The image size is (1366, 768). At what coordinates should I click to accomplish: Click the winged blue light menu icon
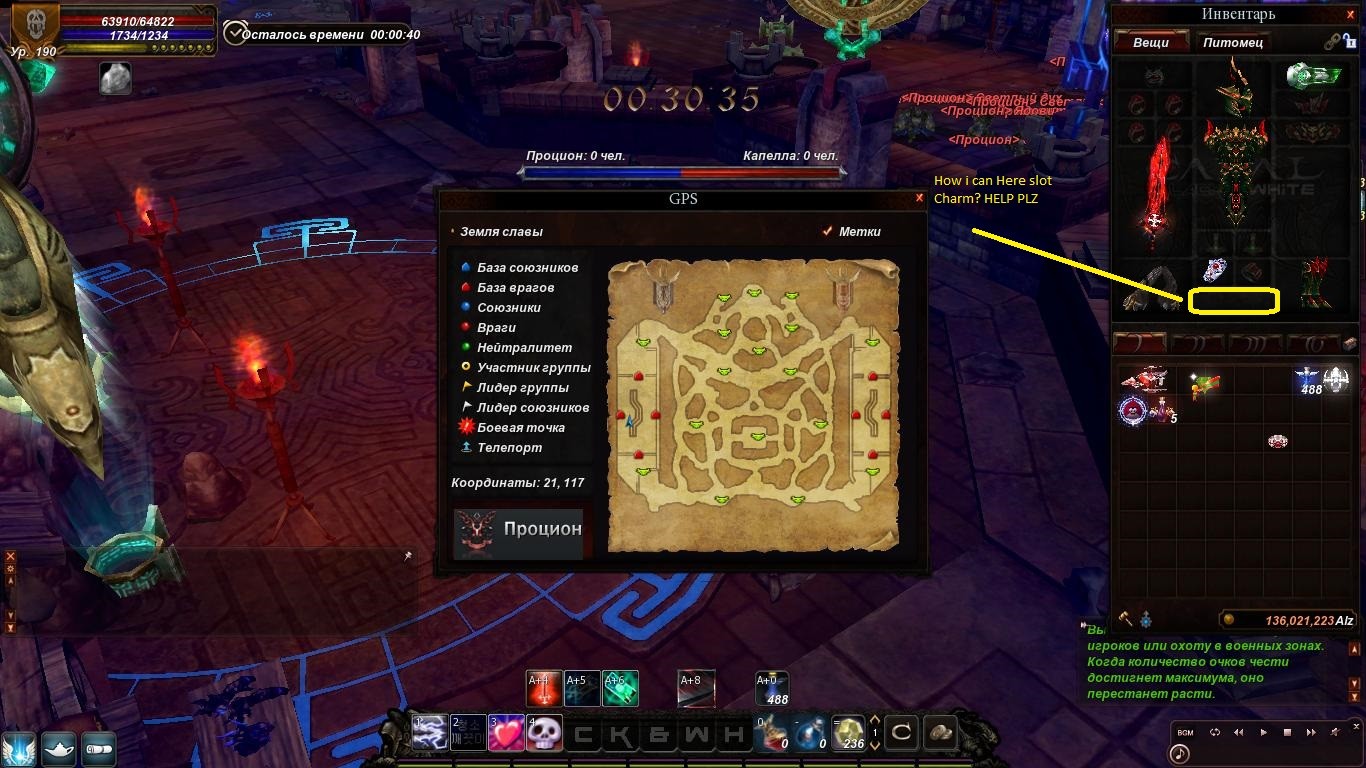(19, 748)
